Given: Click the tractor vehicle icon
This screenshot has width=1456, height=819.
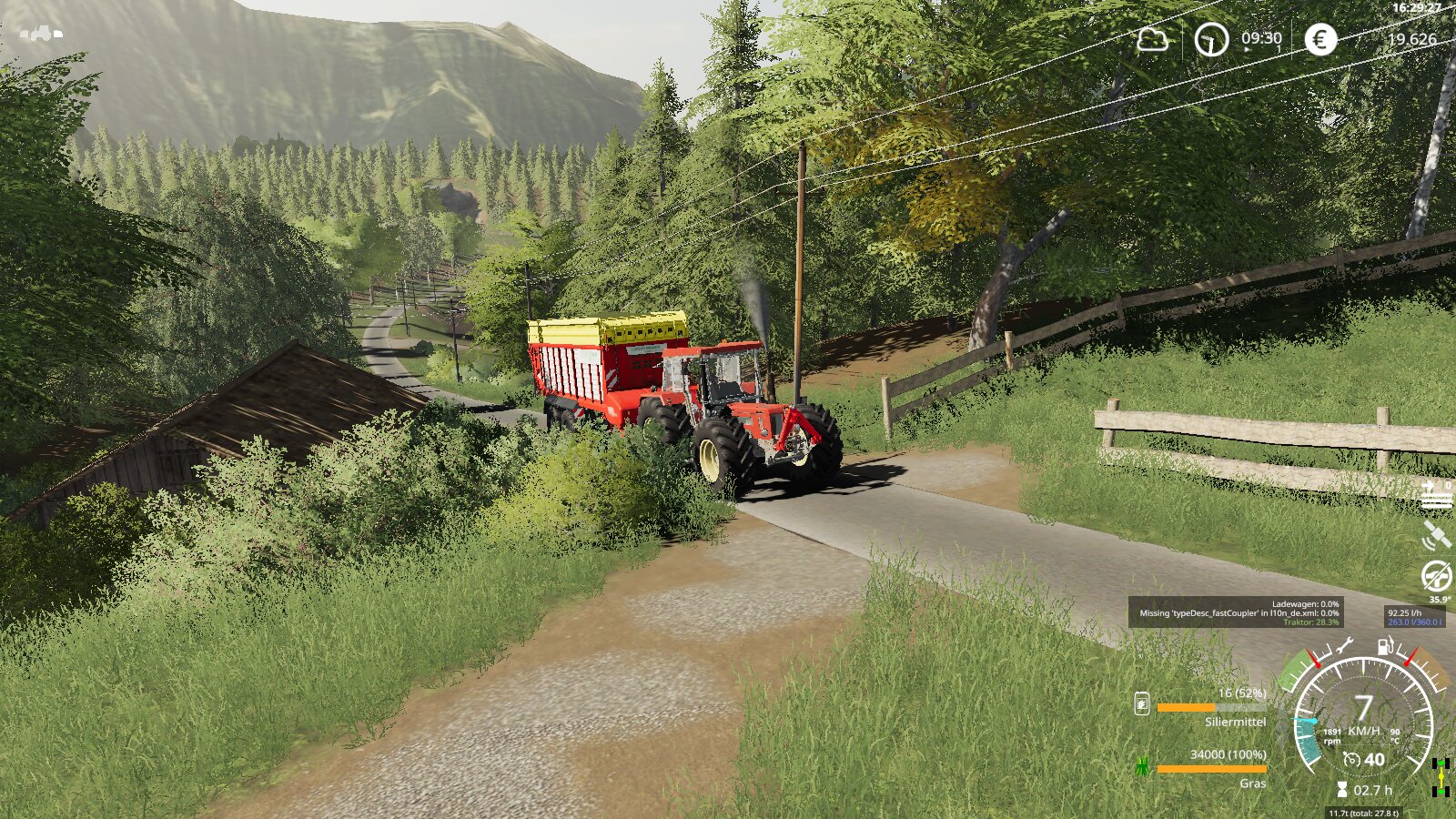Looking at the screenshot, I should [42, 34].
